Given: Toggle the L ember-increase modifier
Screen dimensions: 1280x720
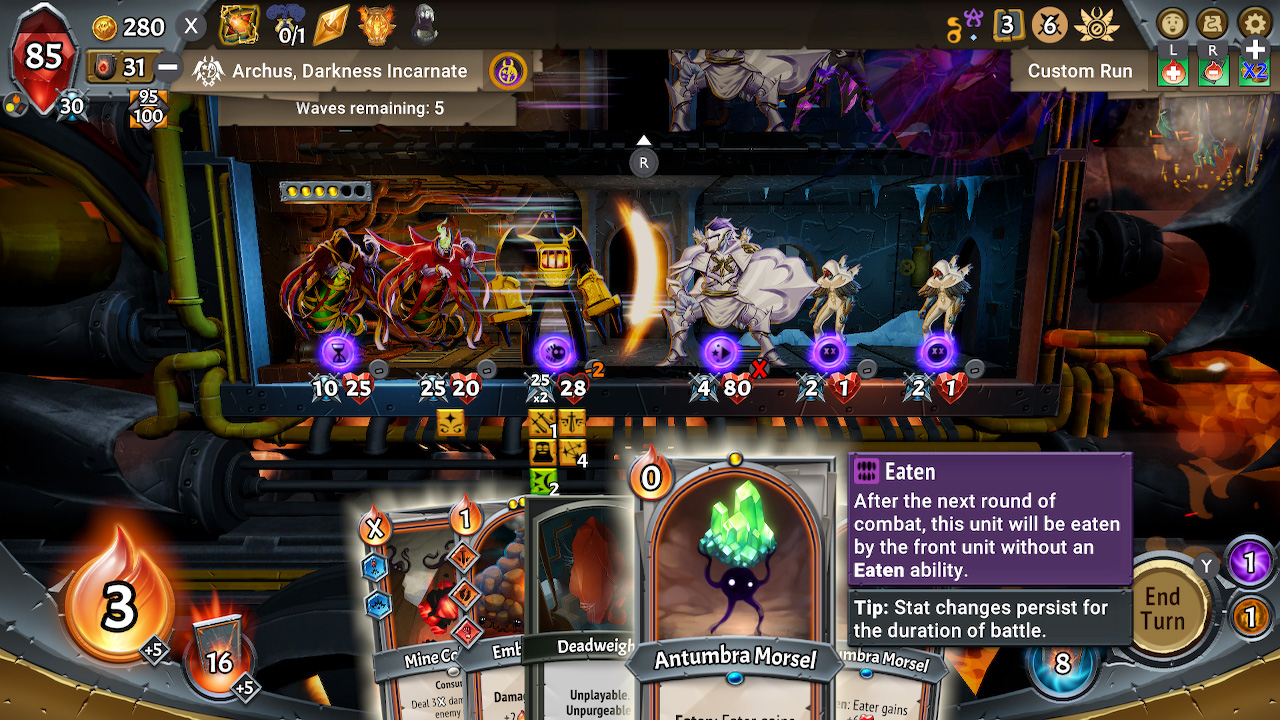Looking at the screenshot, I should [1171, 71].
